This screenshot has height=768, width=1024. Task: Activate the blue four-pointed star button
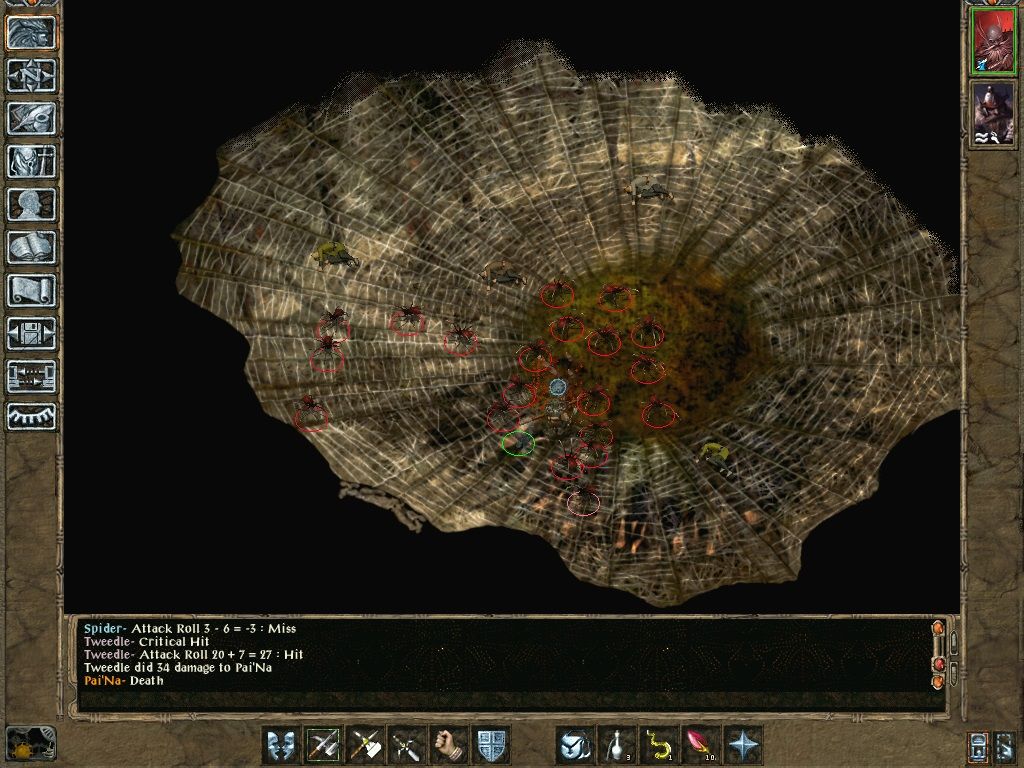[743, 745]
